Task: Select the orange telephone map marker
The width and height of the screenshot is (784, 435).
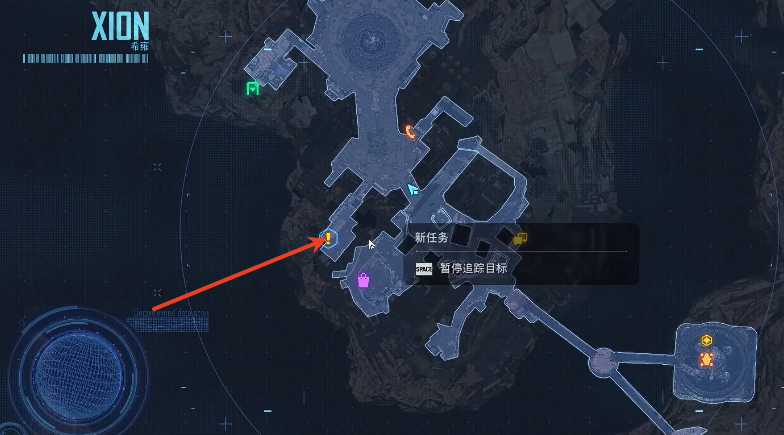Action: (x=410, y=130)
